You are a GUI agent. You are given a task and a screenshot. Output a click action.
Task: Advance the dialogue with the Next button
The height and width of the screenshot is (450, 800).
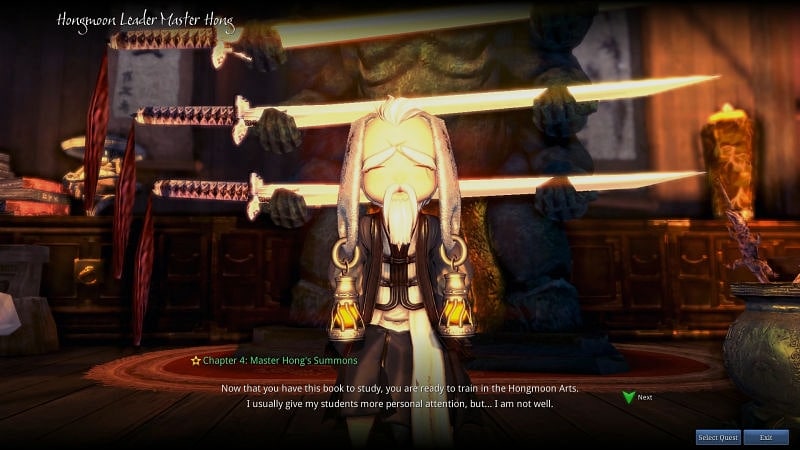click(637, 397)
